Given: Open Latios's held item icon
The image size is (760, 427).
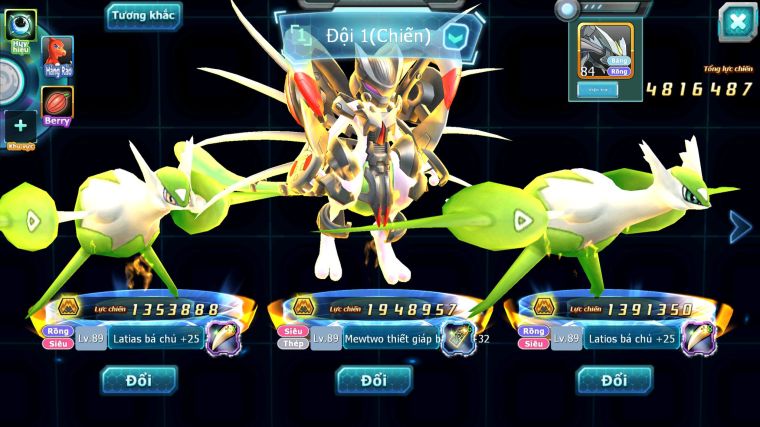Looking at the screenshot, I should [x=697, y=339].
